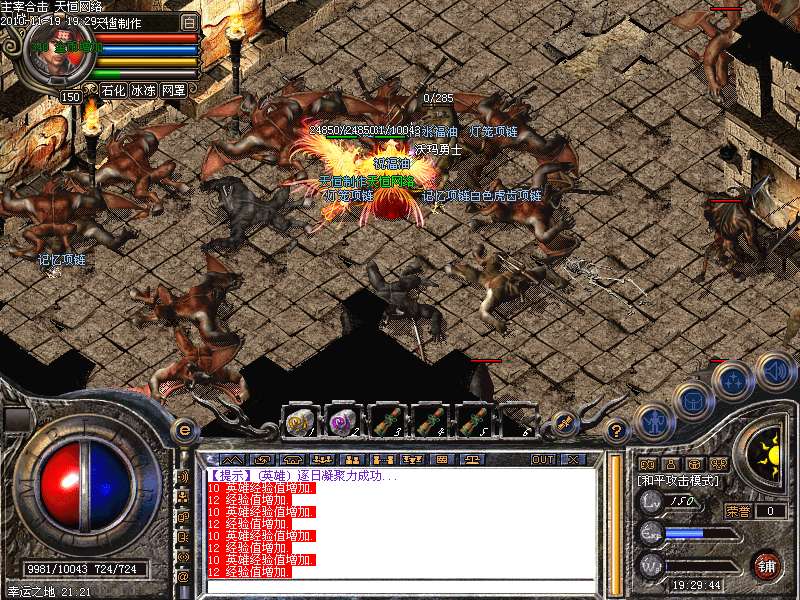Image resolution: width=800 pixels, height=600 pixels.
Task: Use the potion bottle in belt slot 3
Action: tap(387, 421)
